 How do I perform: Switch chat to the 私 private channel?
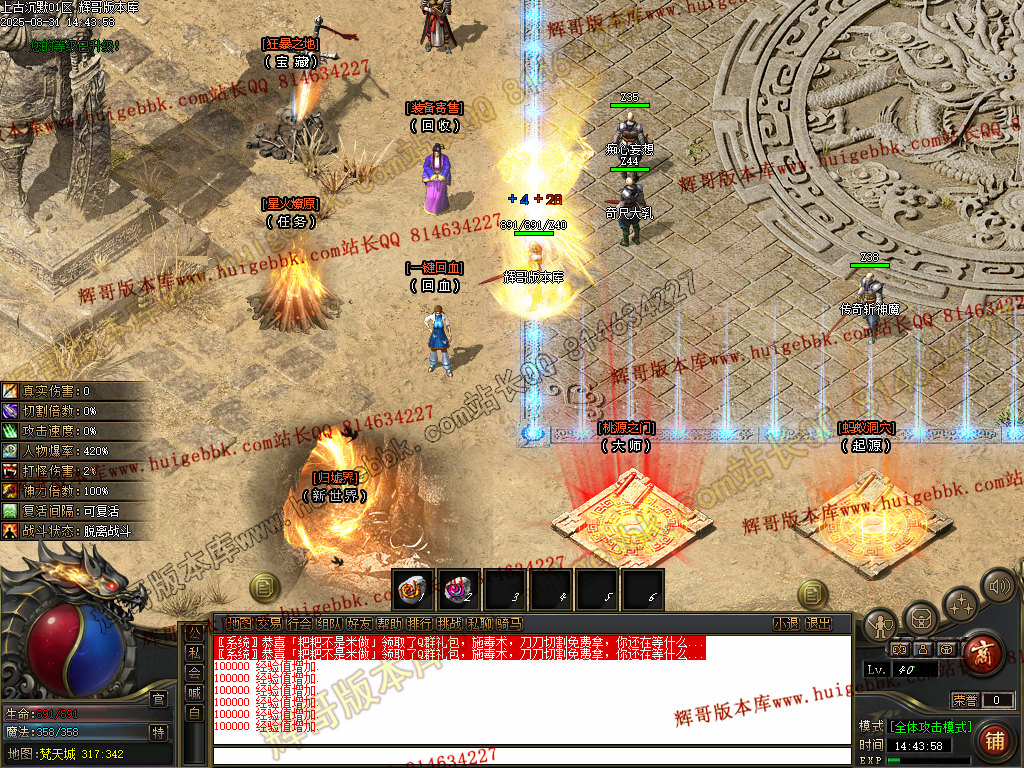[194, 653]
